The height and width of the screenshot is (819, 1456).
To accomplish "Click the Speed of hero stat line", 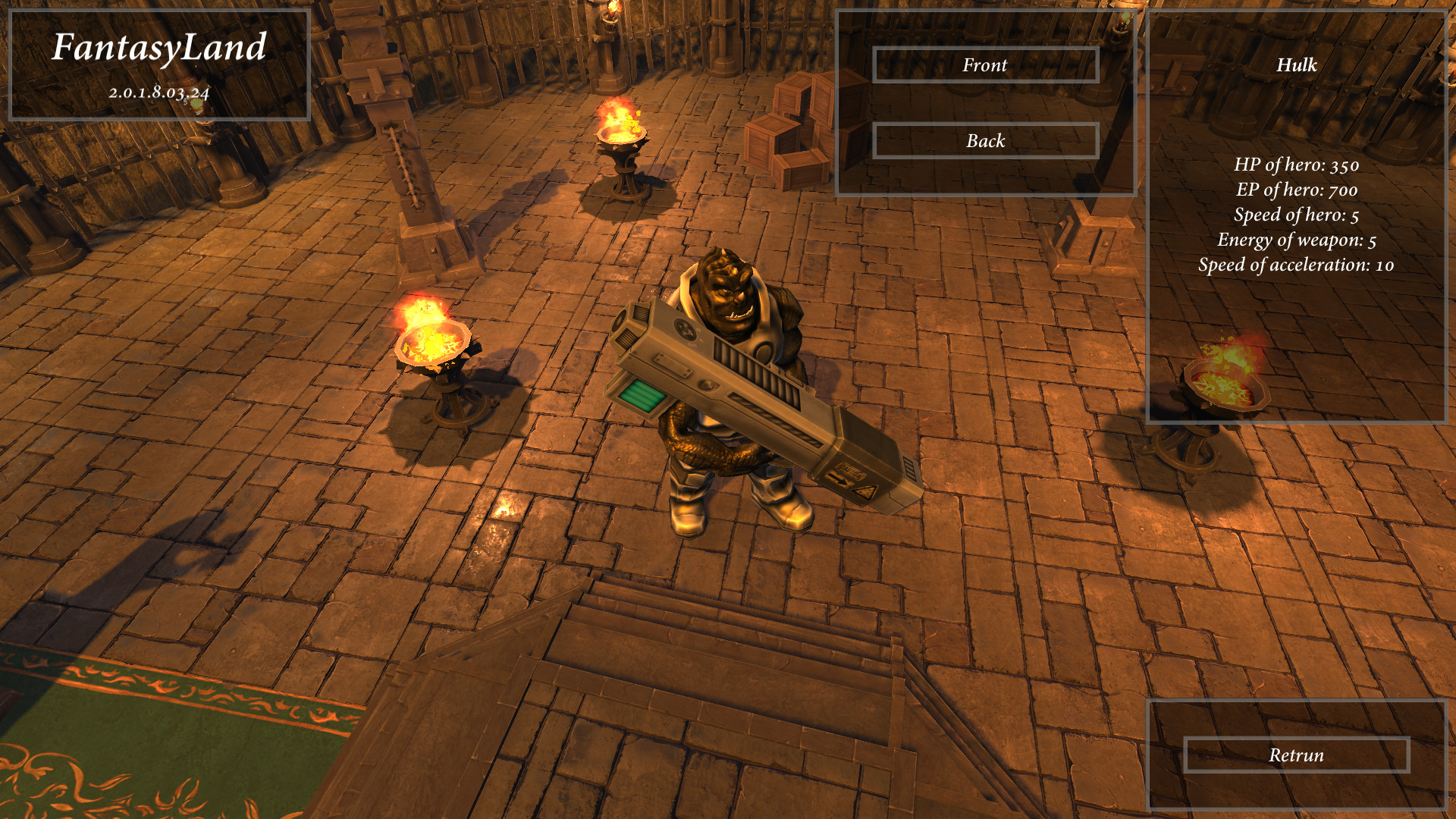I will 1298,215.
